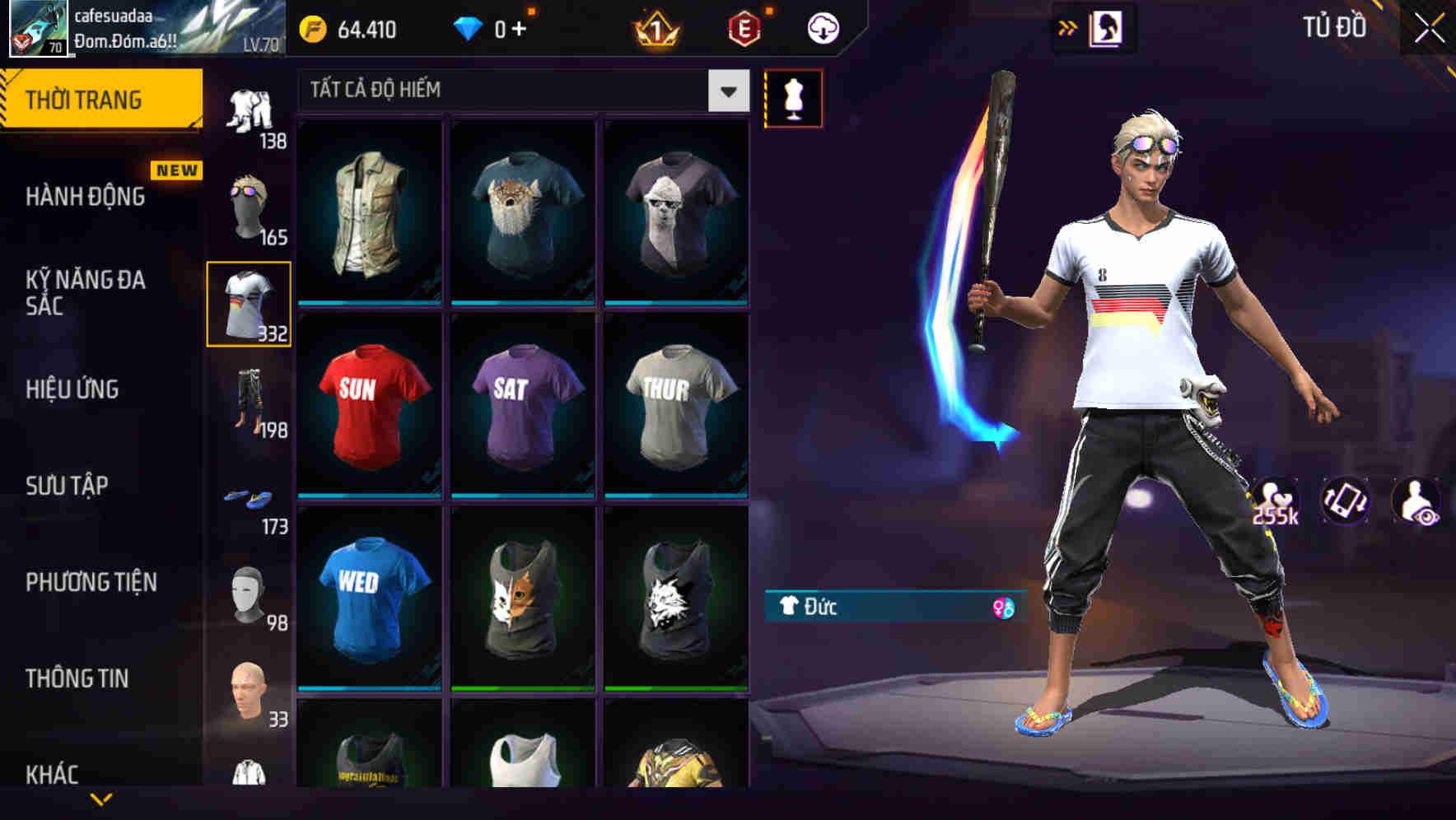Open the PHƯƠNG TIỆN section
1456x820 pixels.
click(93, 581)
